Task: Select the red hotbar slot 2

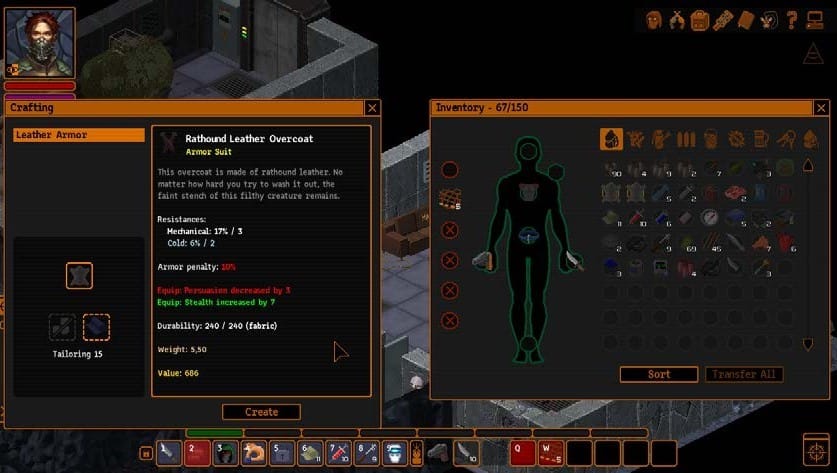Action: [198, 453]
